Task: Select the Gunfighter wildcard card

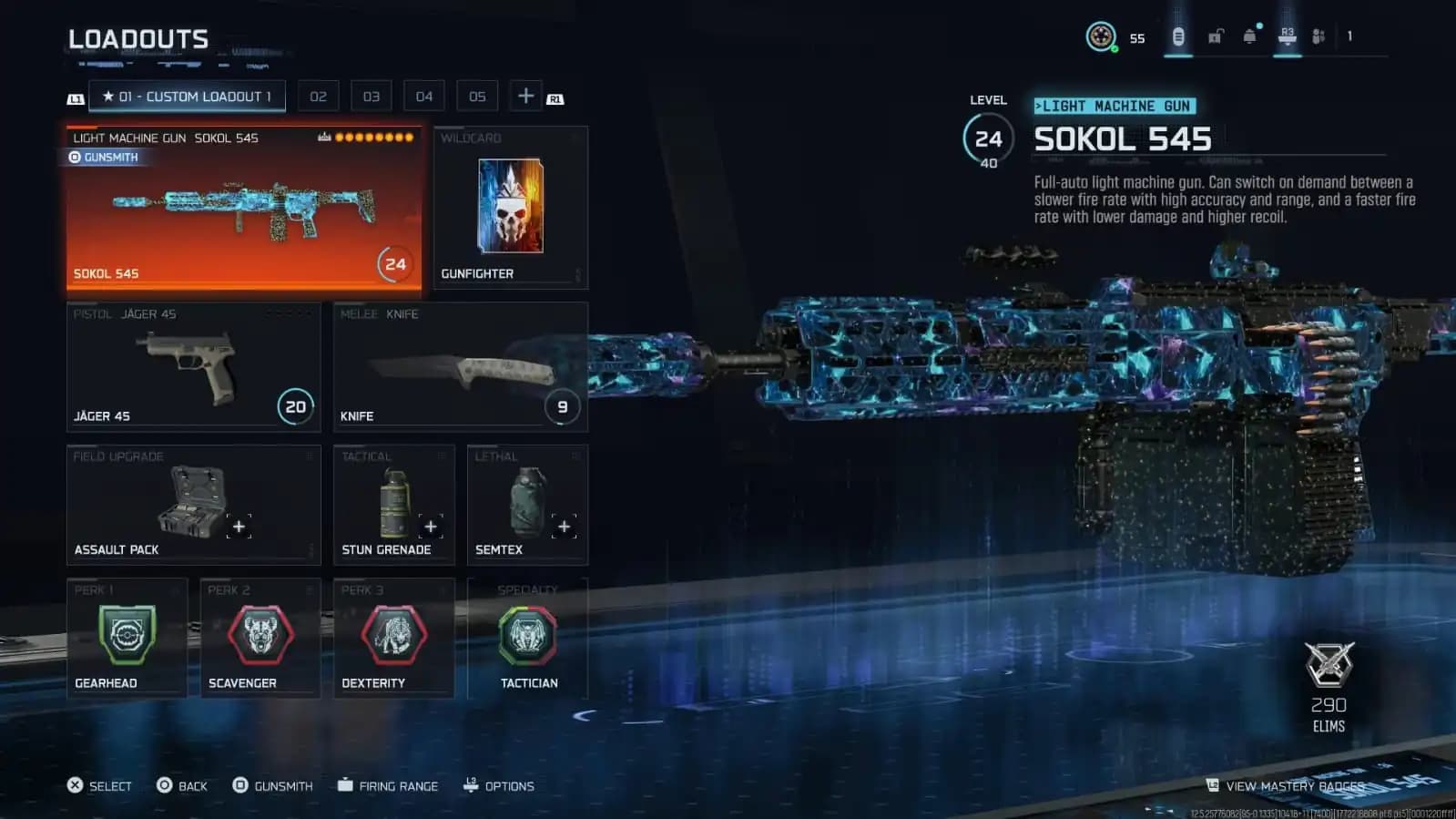Action: point(509,208)
